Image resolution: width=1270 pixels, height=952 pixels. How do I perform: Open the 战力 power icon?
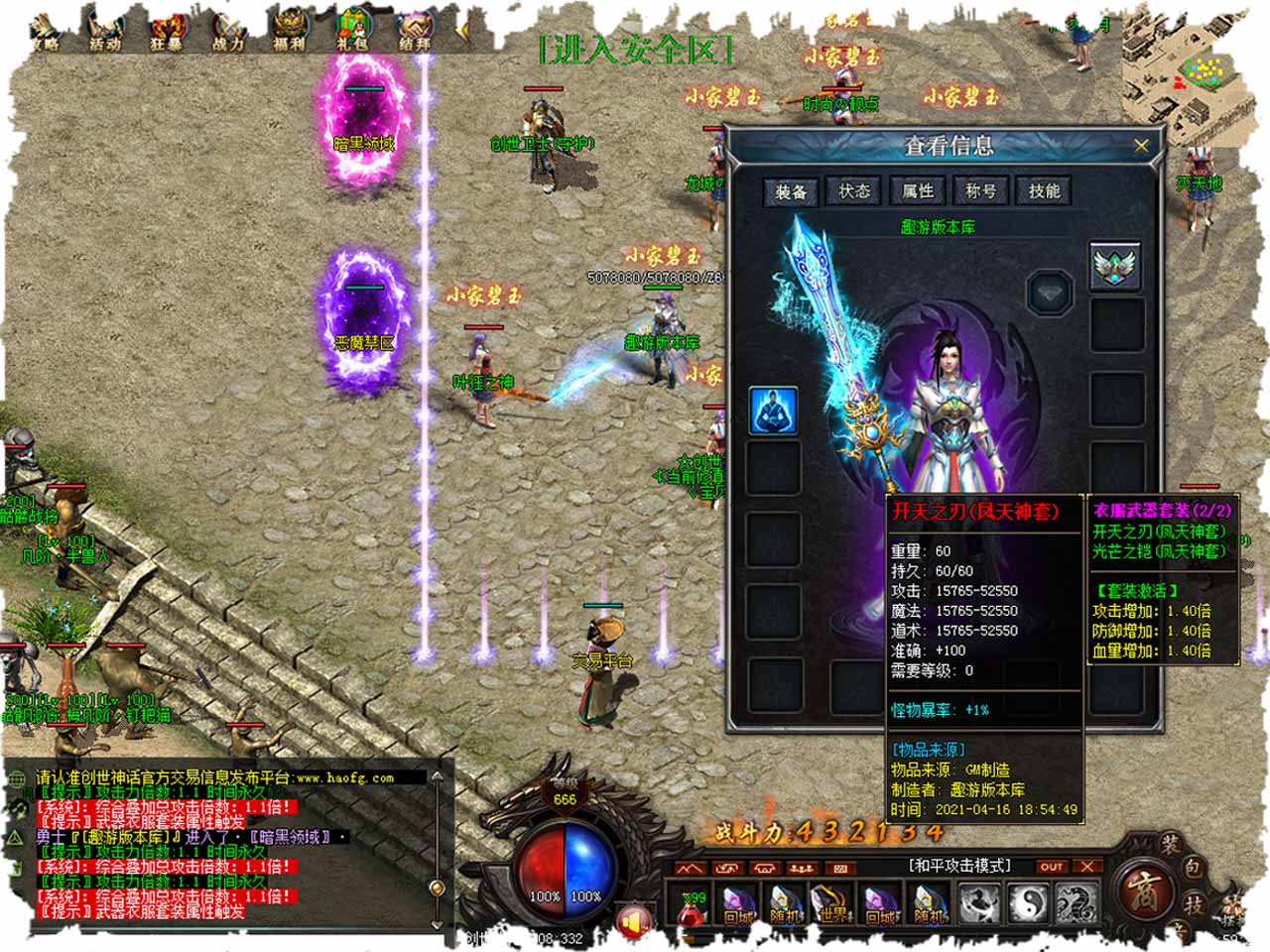pyautogui.click(x=228, y=30)
